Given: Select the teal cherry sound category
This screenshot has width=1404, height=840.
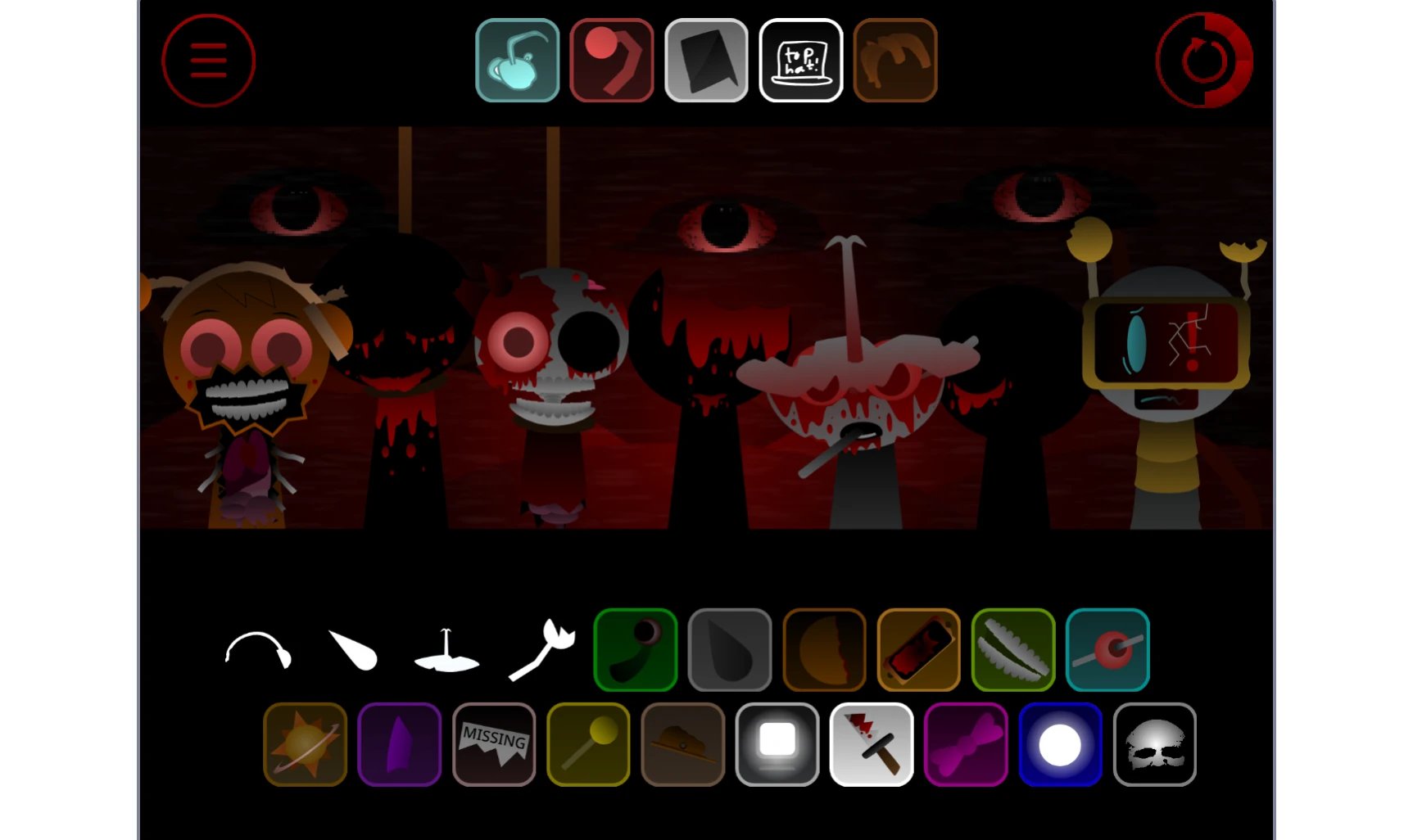Looking at the screenshot, I should pyautogui.click(x=517, y=60).
